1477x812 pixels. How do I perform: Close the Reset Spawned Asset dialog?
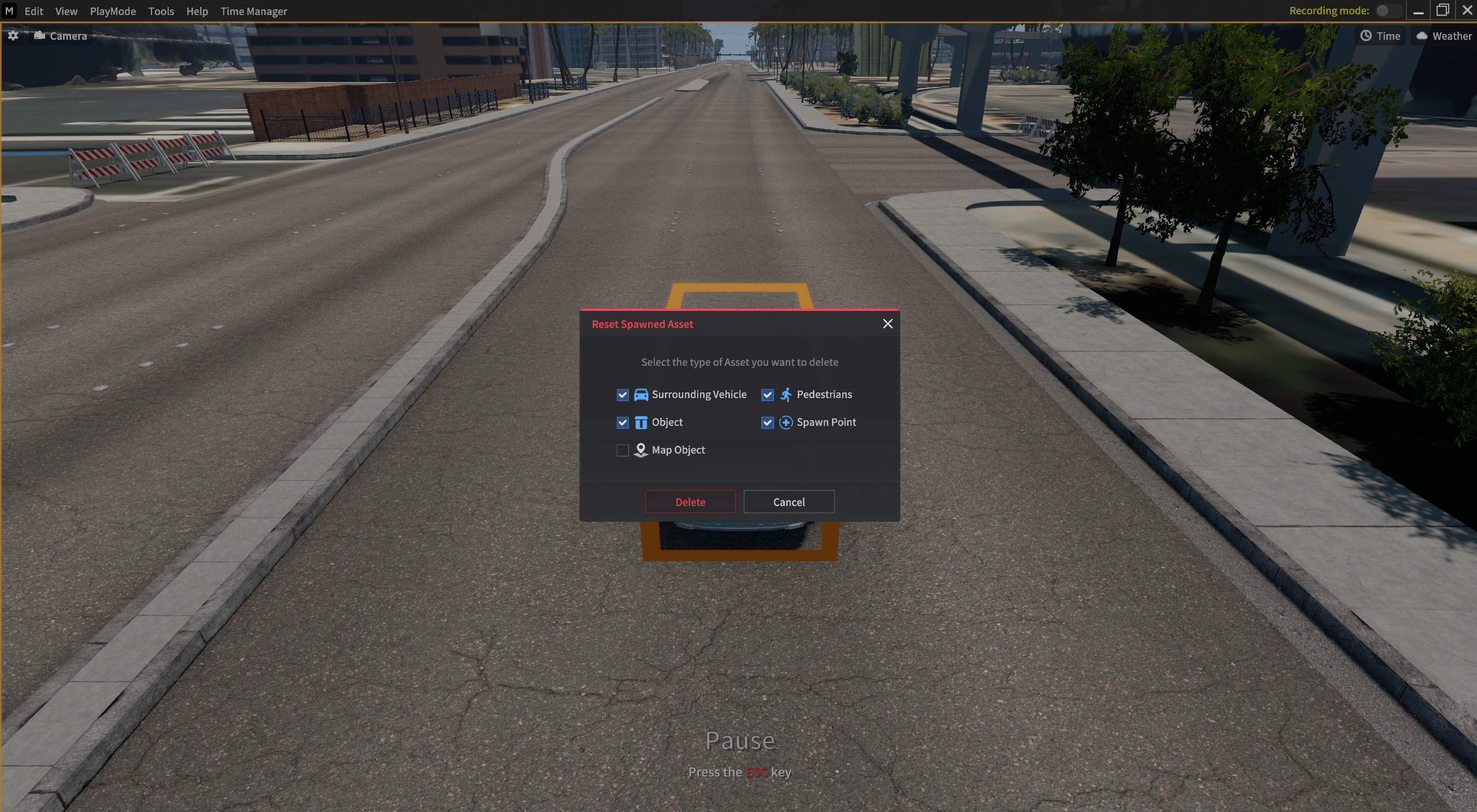[887, 324]
